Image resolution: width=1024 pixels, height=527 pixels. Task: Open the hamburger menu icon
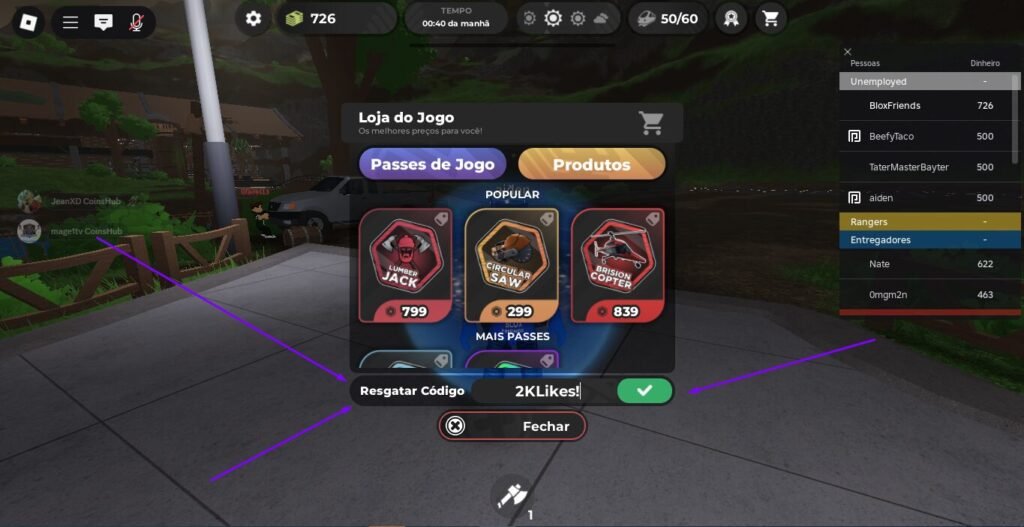[x=70, y=22]
